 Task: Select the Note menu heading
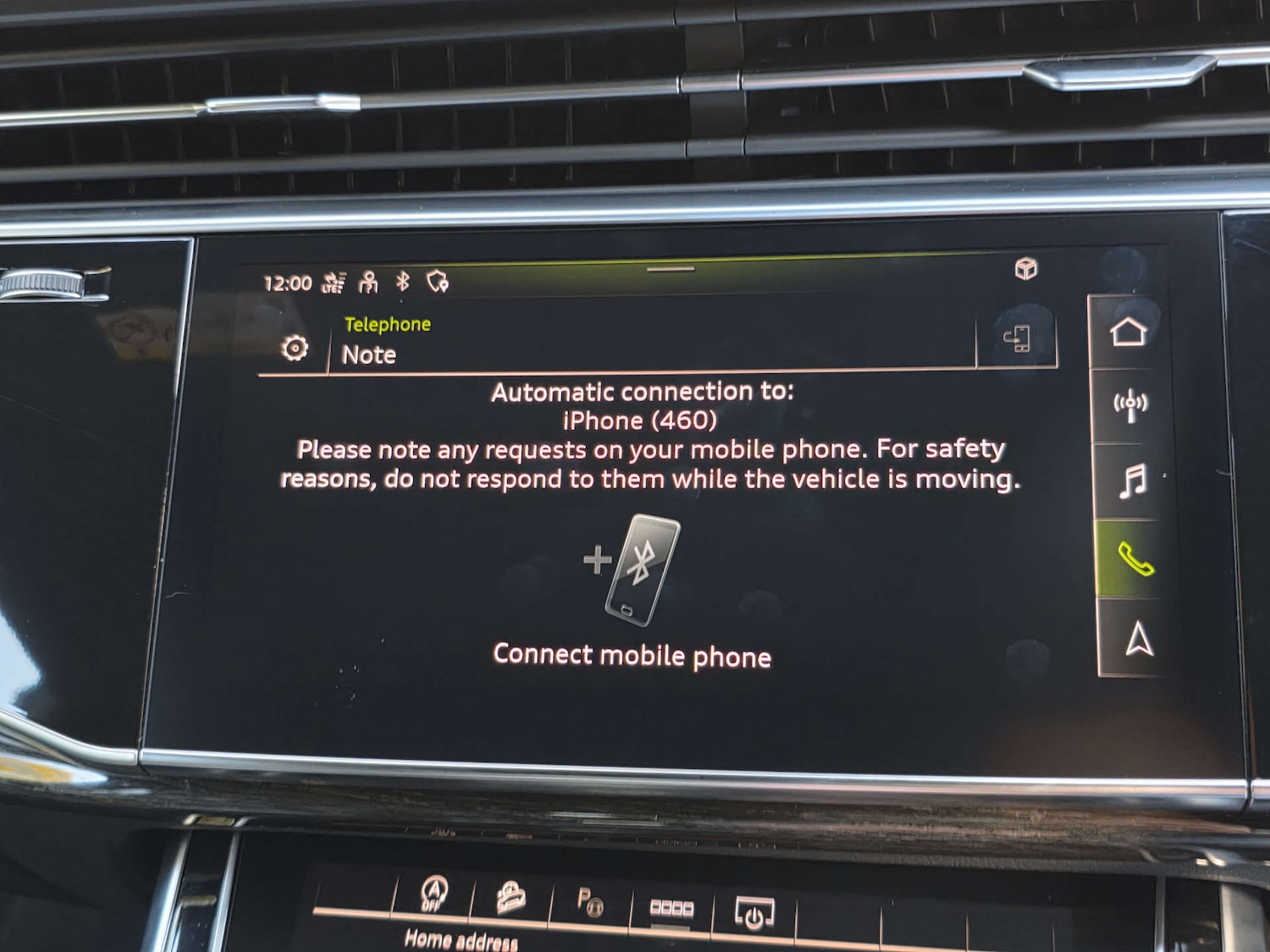tap(368, 355)
